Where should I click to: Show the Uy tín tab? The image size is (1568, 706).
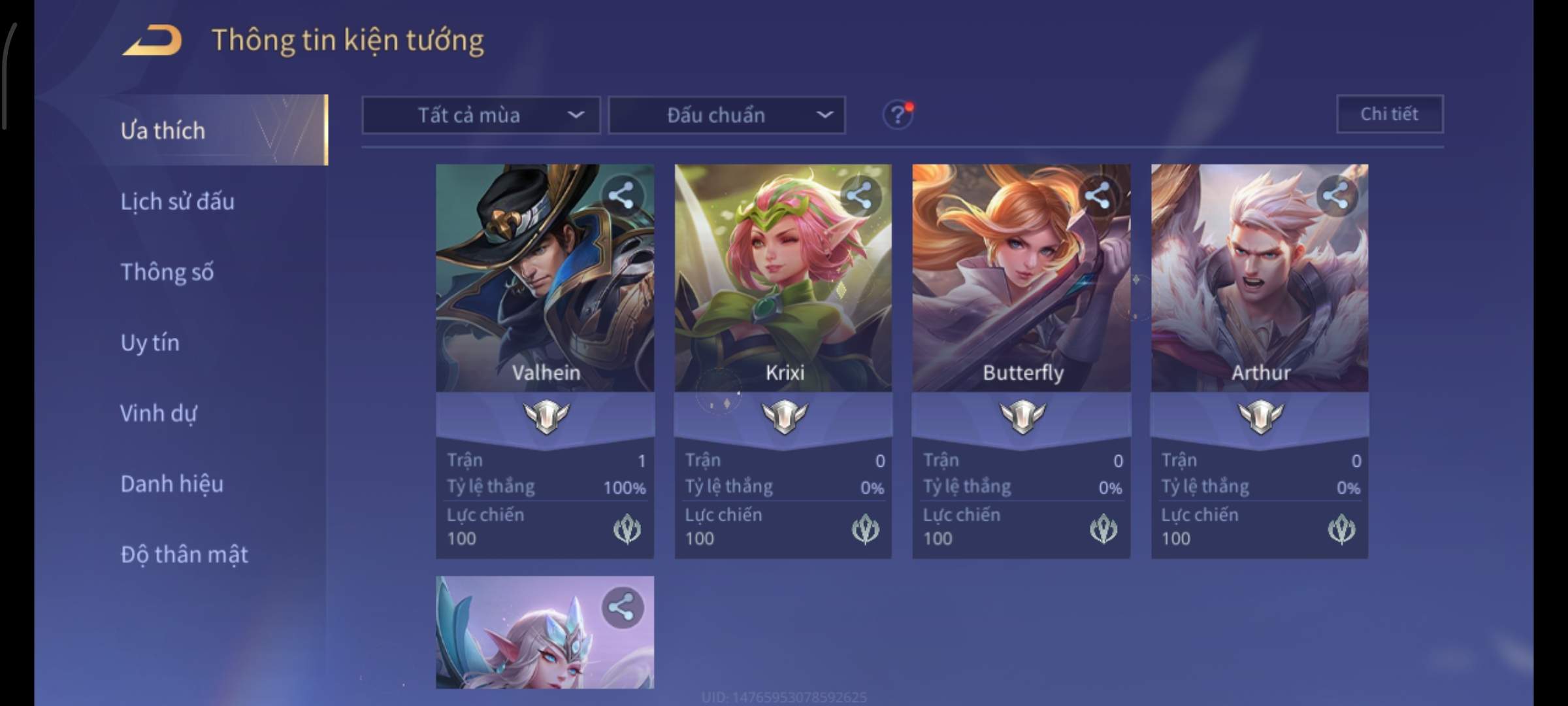[150, 343]
